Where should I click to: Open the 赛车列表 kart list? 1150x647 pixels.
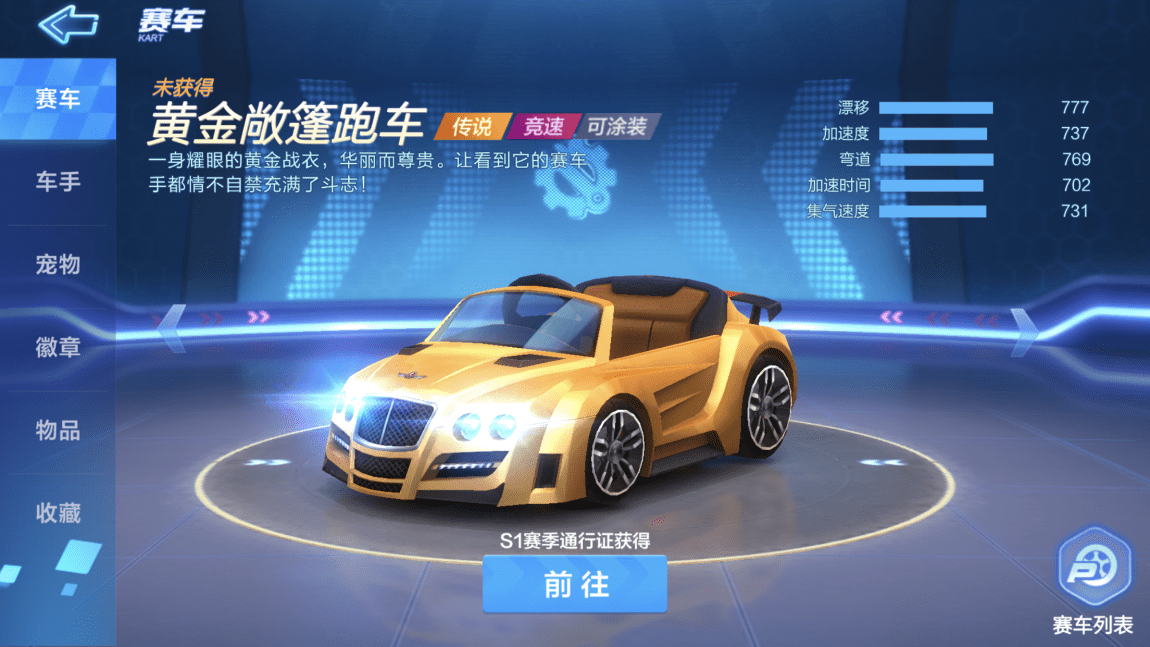[x=1093, y=581]
